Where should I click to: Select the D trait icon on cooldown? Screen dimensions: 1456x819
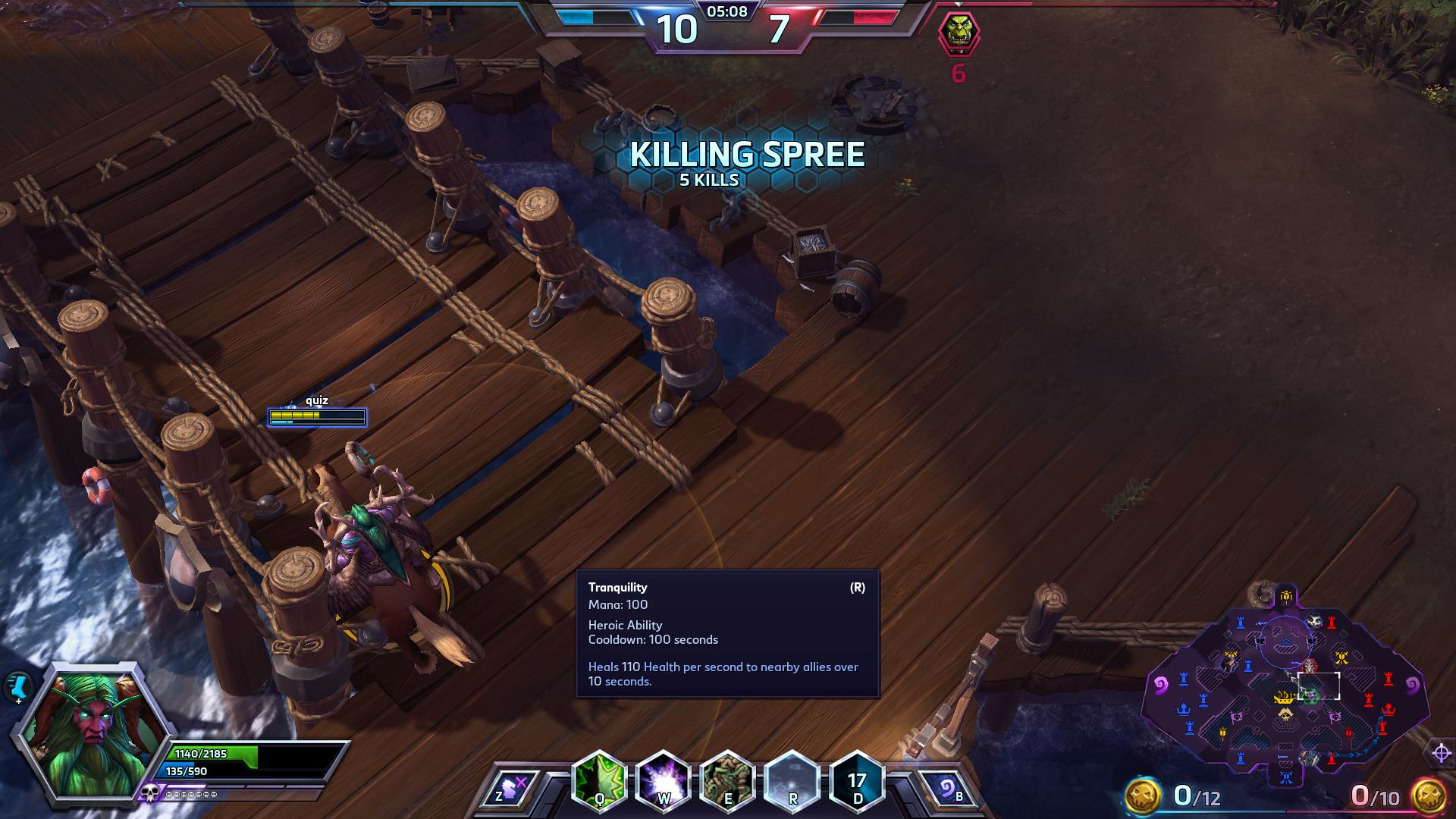pyautogui.click(x=857, y=780)
